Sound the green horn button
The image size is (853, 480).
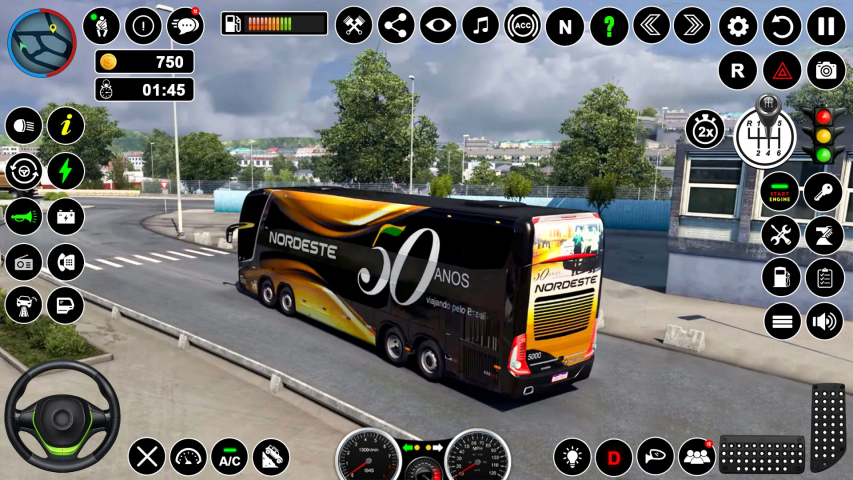(23, 215)
